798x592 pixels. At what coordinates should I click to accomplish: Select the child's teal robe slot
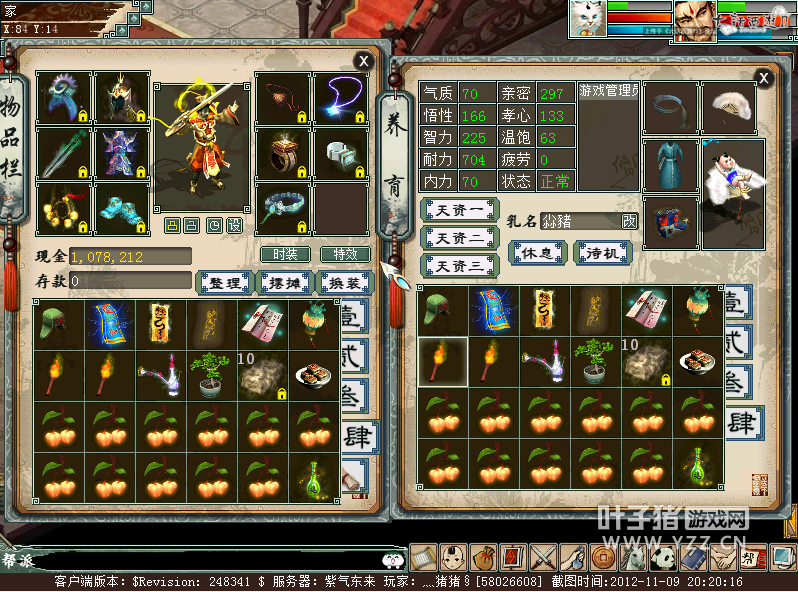670,165
